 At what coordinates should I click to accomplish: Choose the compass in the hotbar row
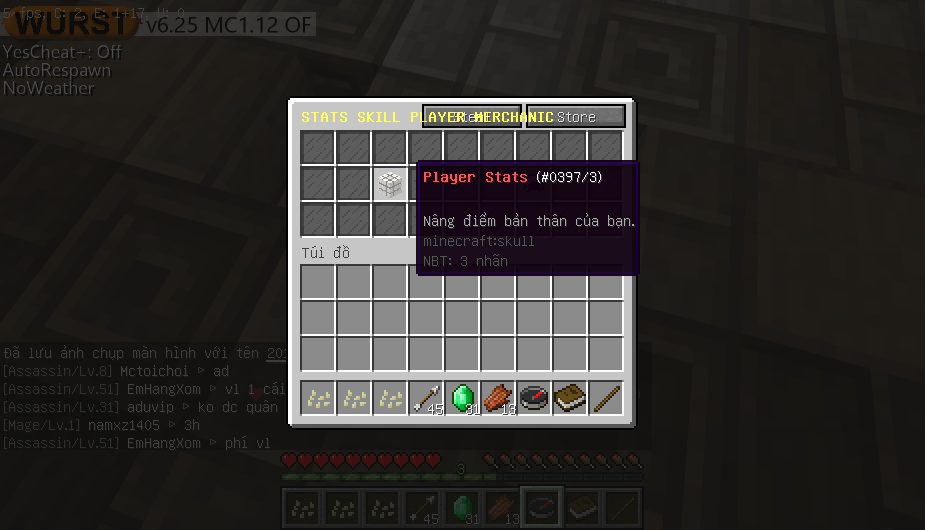(534, 398)
